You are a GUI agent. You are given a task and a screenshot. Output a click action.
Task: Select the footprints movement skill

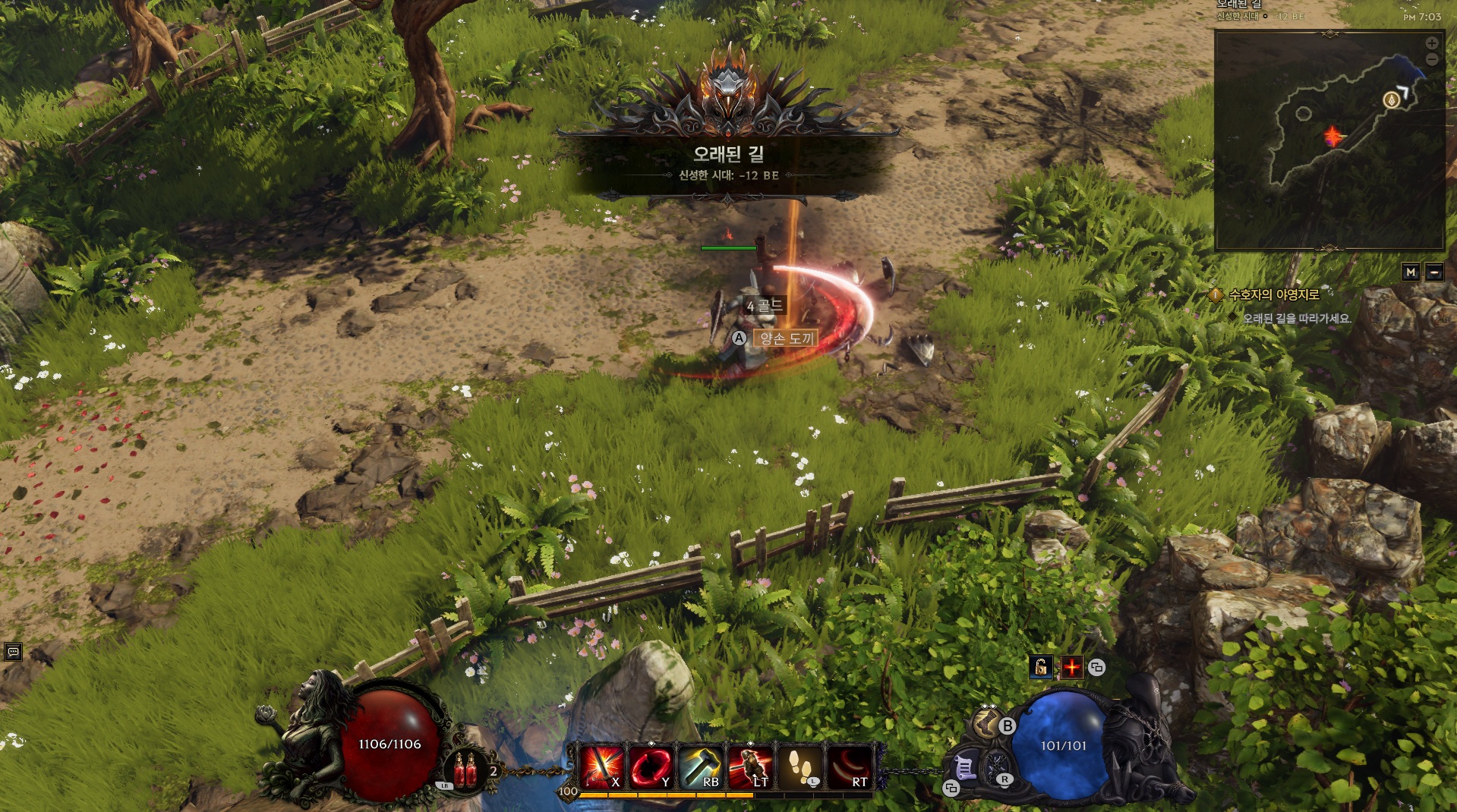(x=799, y=766)
